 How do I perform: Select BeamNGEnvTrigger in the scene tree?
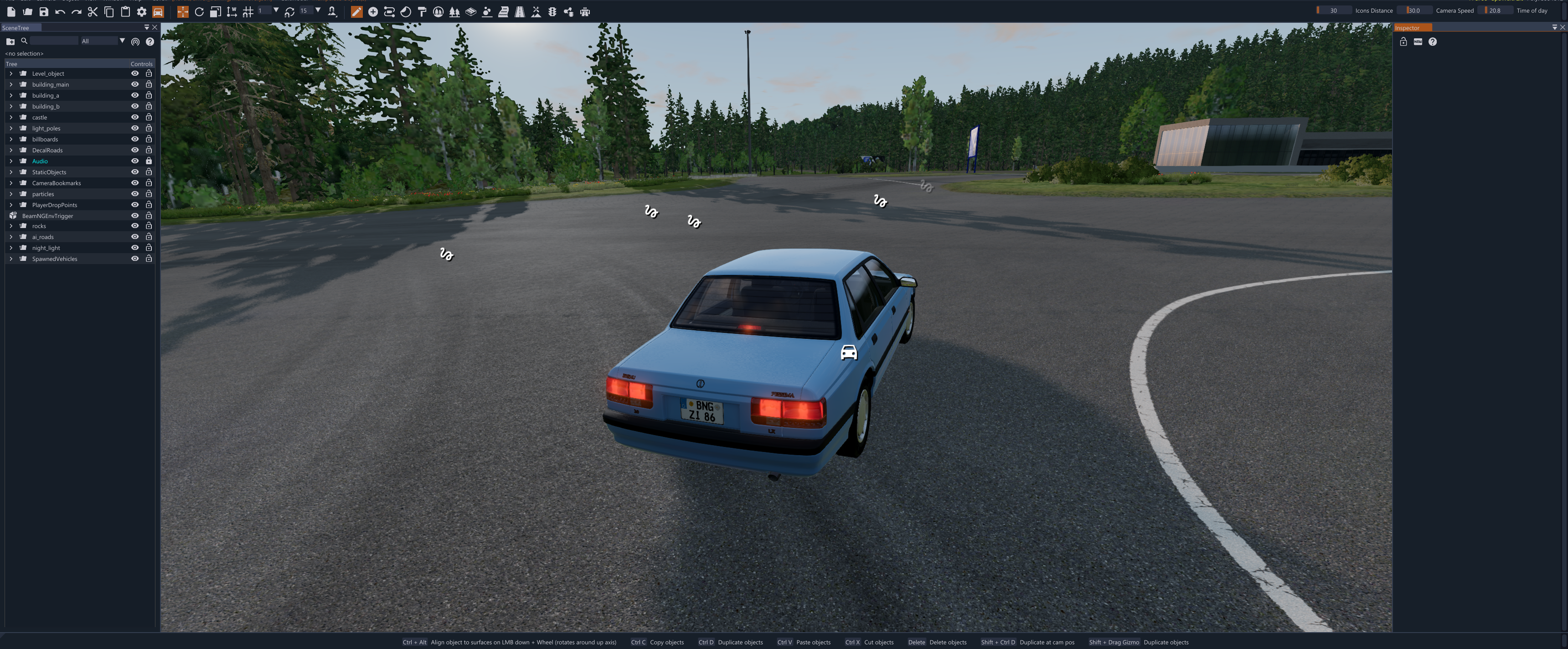[x=47, y=216]
